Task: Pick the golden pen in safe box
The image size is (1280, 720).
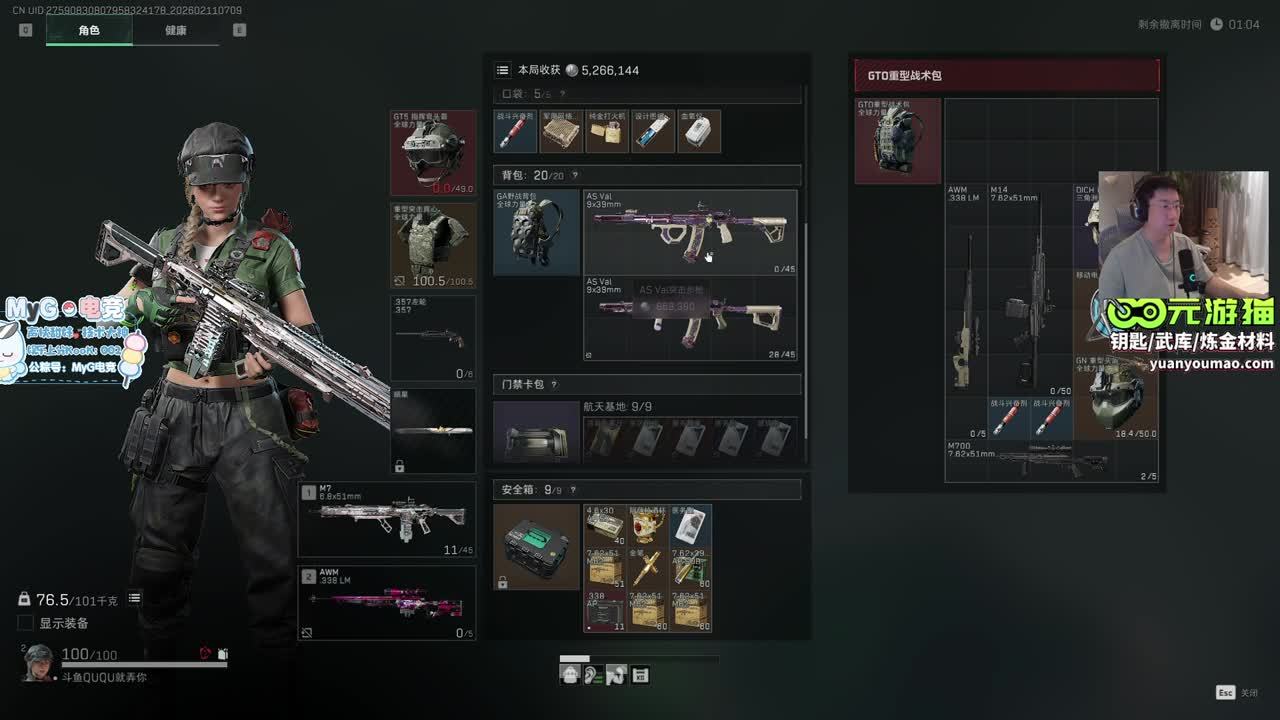Action: click(x=647, y=568)
